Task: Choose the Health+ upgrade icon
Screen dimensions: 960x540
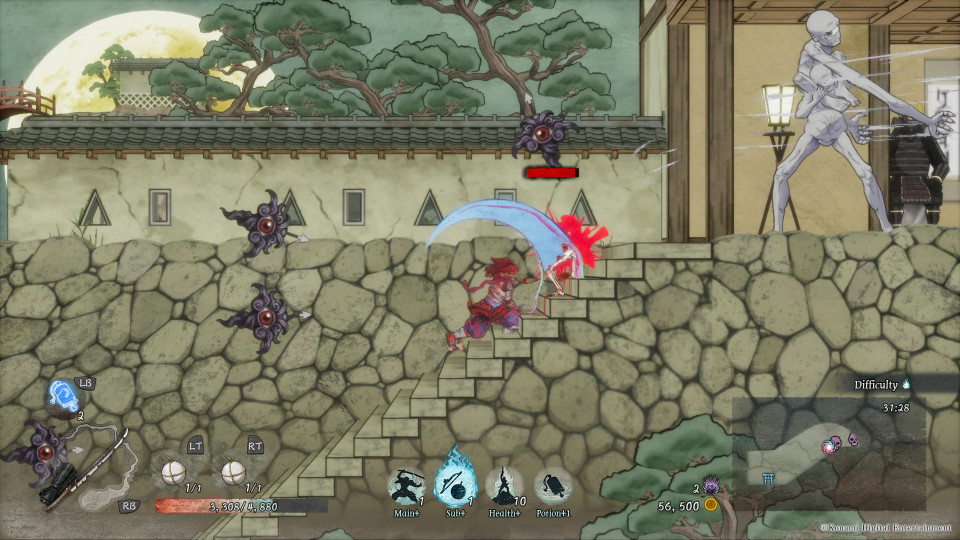Action: [x=506, y=486]
